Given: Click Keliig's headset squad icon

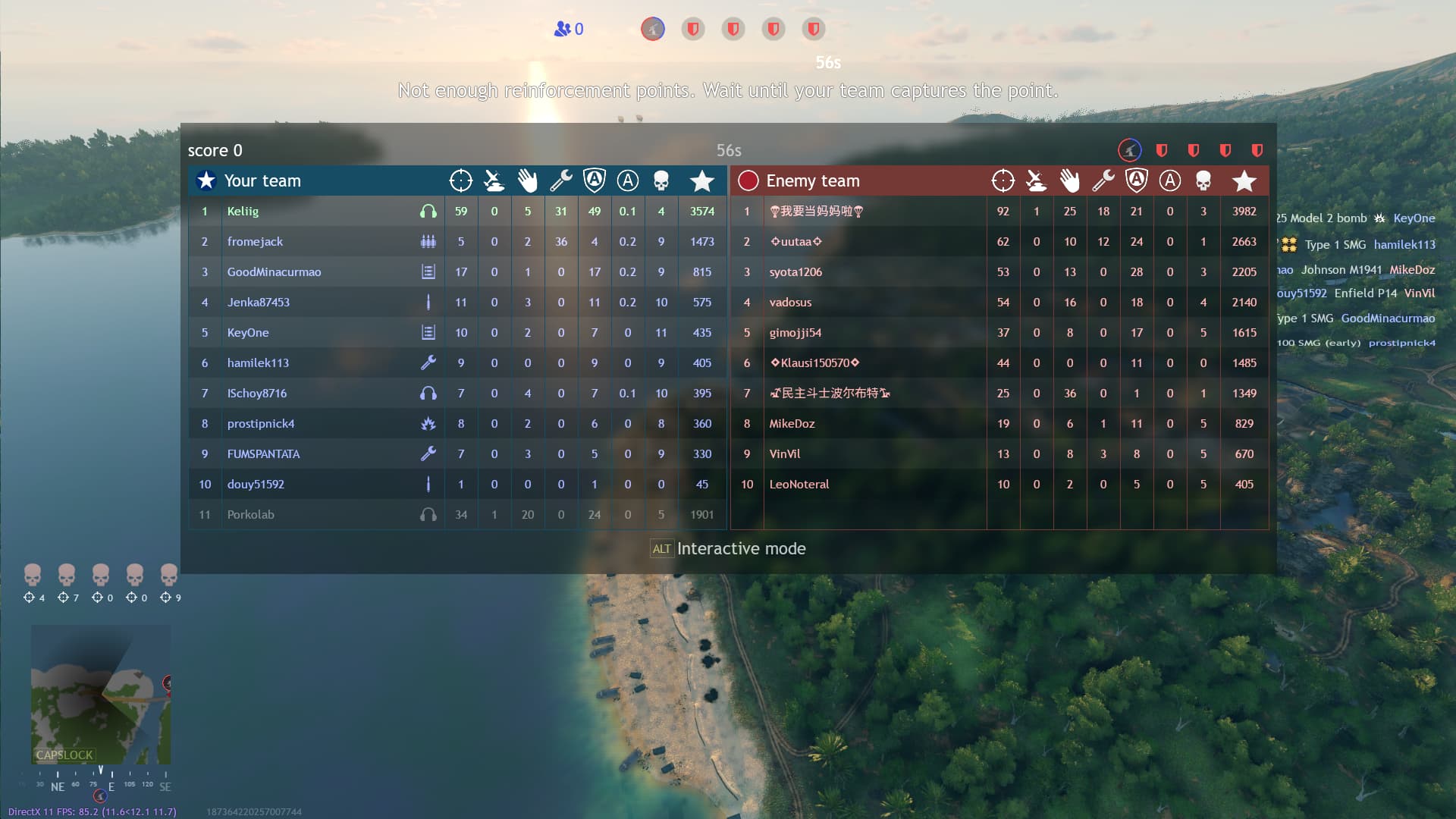Looking at the screenshot, I should (428, 211).
